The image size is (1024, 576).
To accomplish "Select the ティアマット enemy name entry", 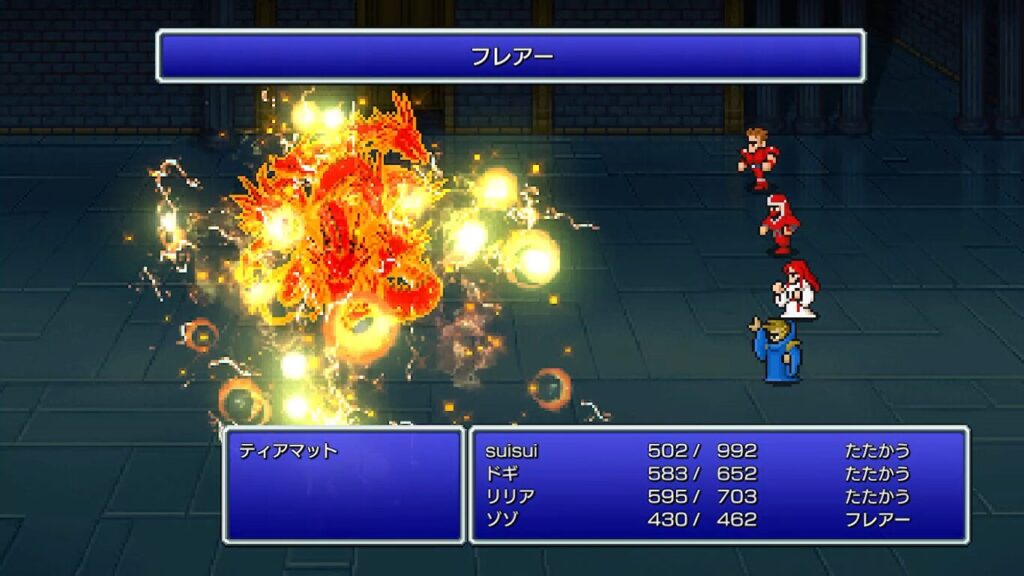I will 289,451.
